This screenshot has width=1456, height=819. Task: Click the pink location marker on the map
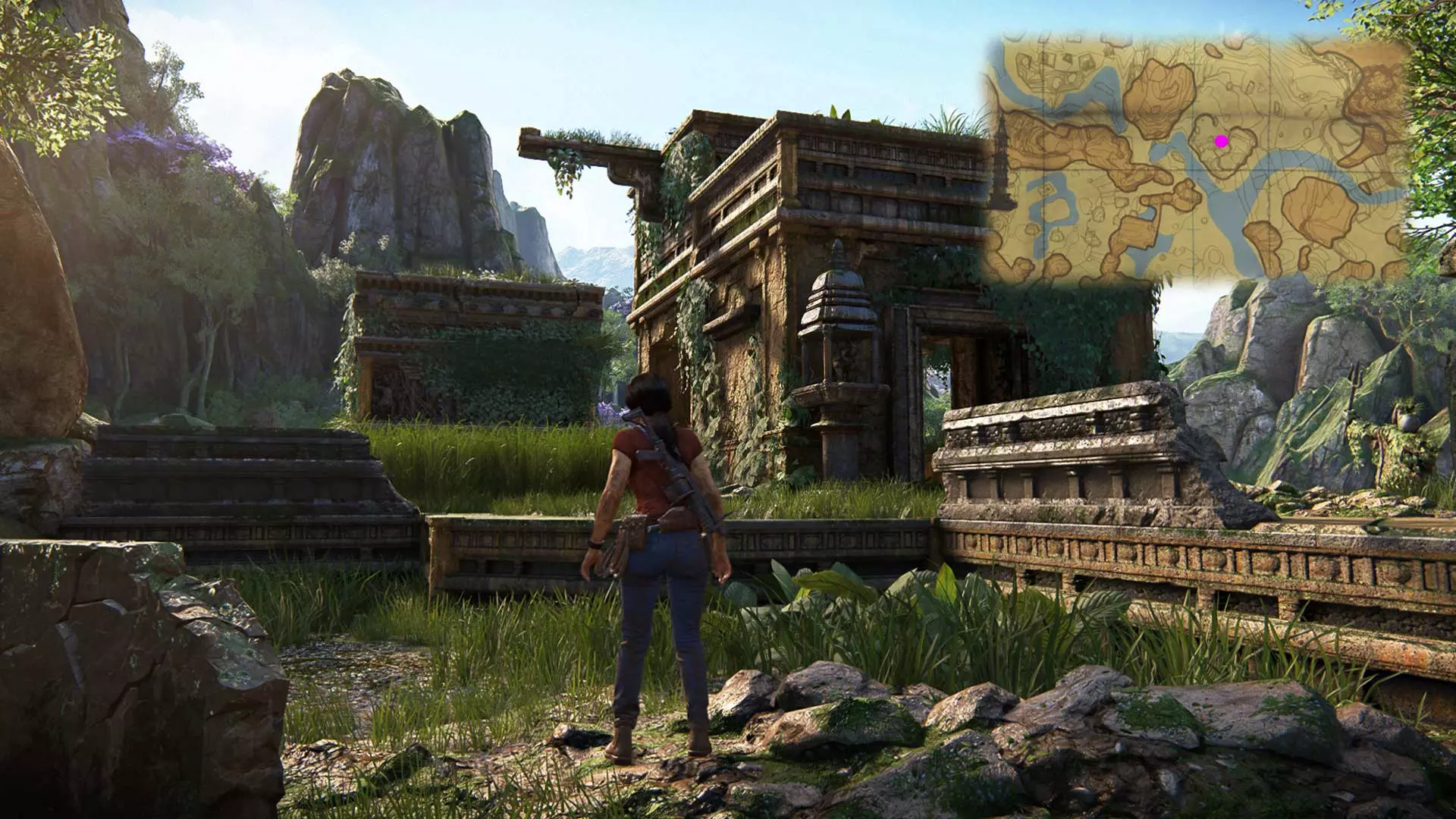pos(1221,141)
